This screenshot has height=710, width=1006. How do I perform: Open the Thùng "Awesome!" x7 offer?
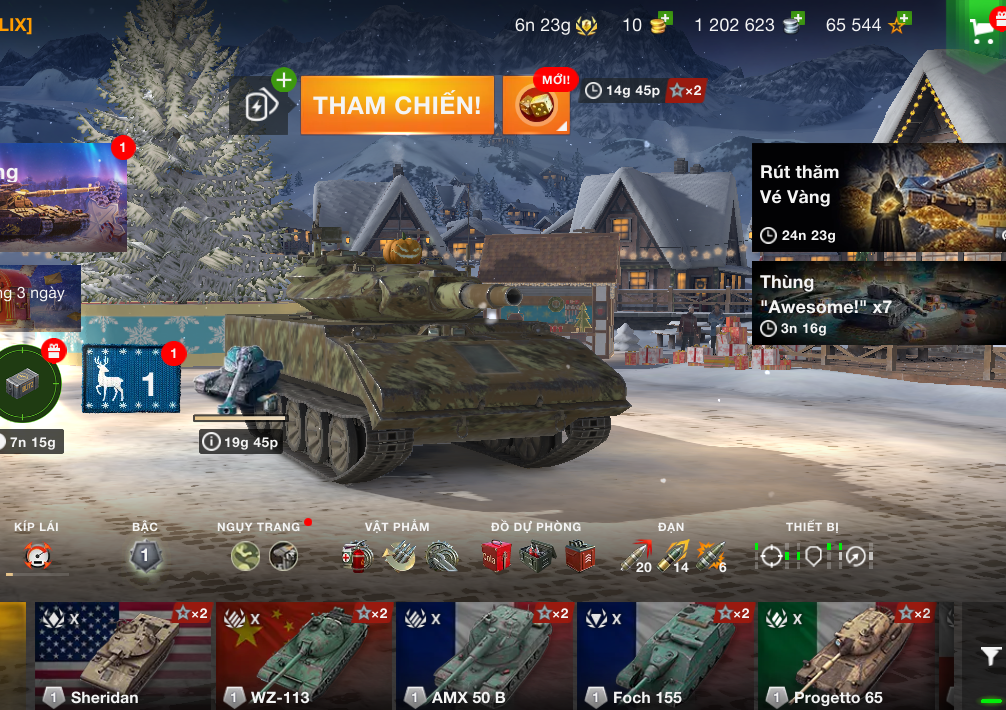point(878,302)
